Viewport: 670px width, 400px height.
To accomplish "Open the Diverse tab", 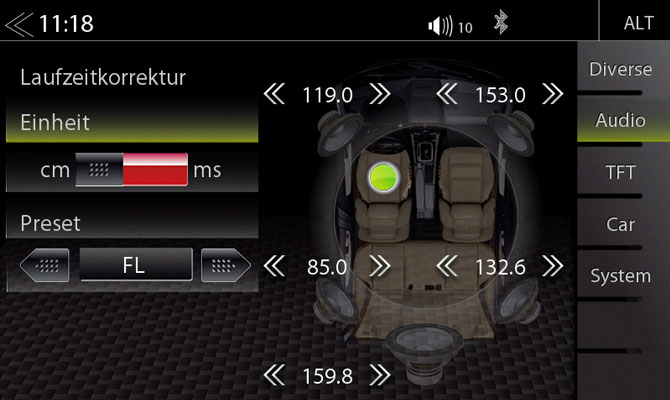I will coord(620,70).
